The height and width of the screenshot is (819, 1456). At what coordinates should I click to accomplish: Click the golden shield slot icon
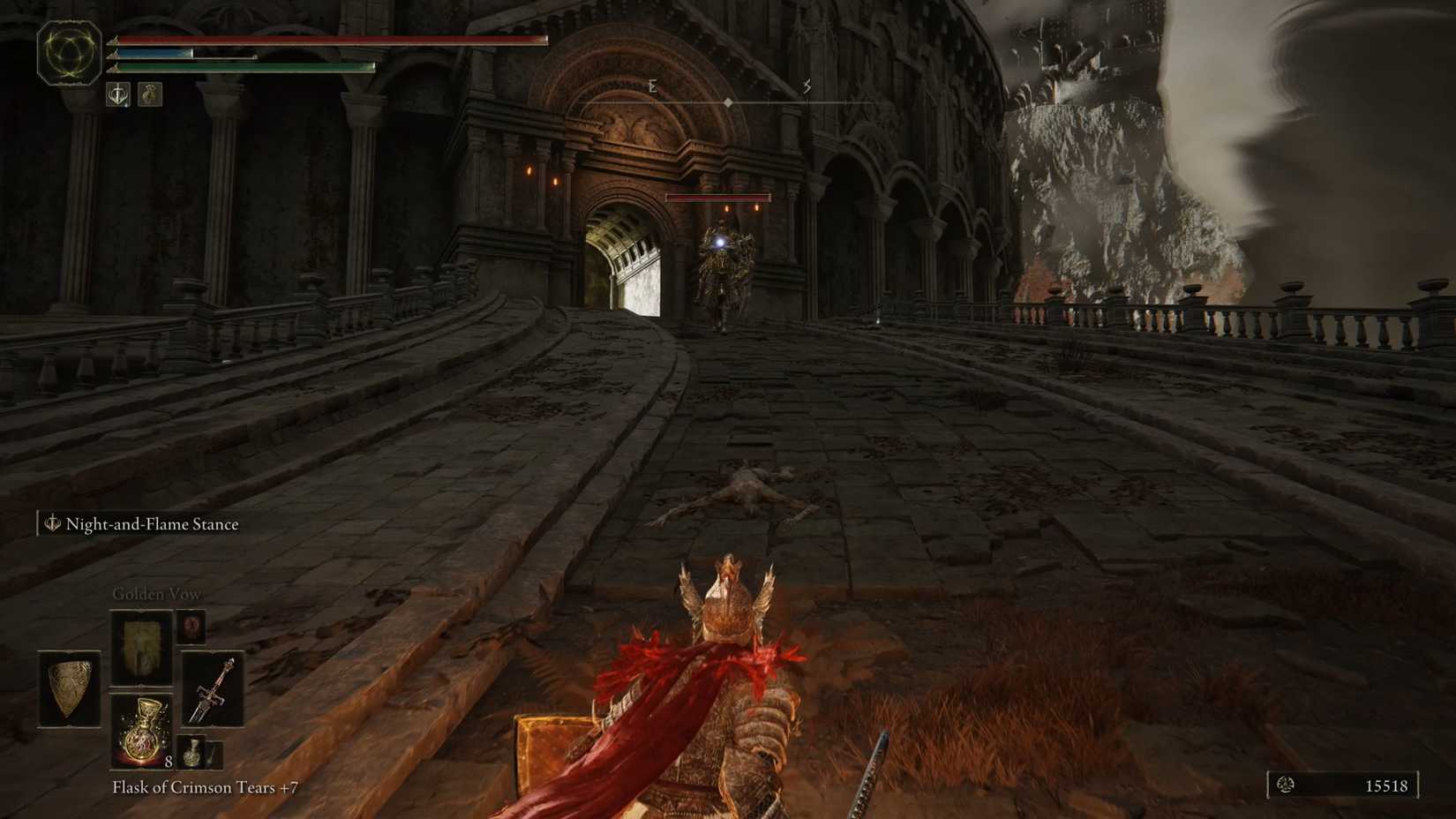coord(71,688)
